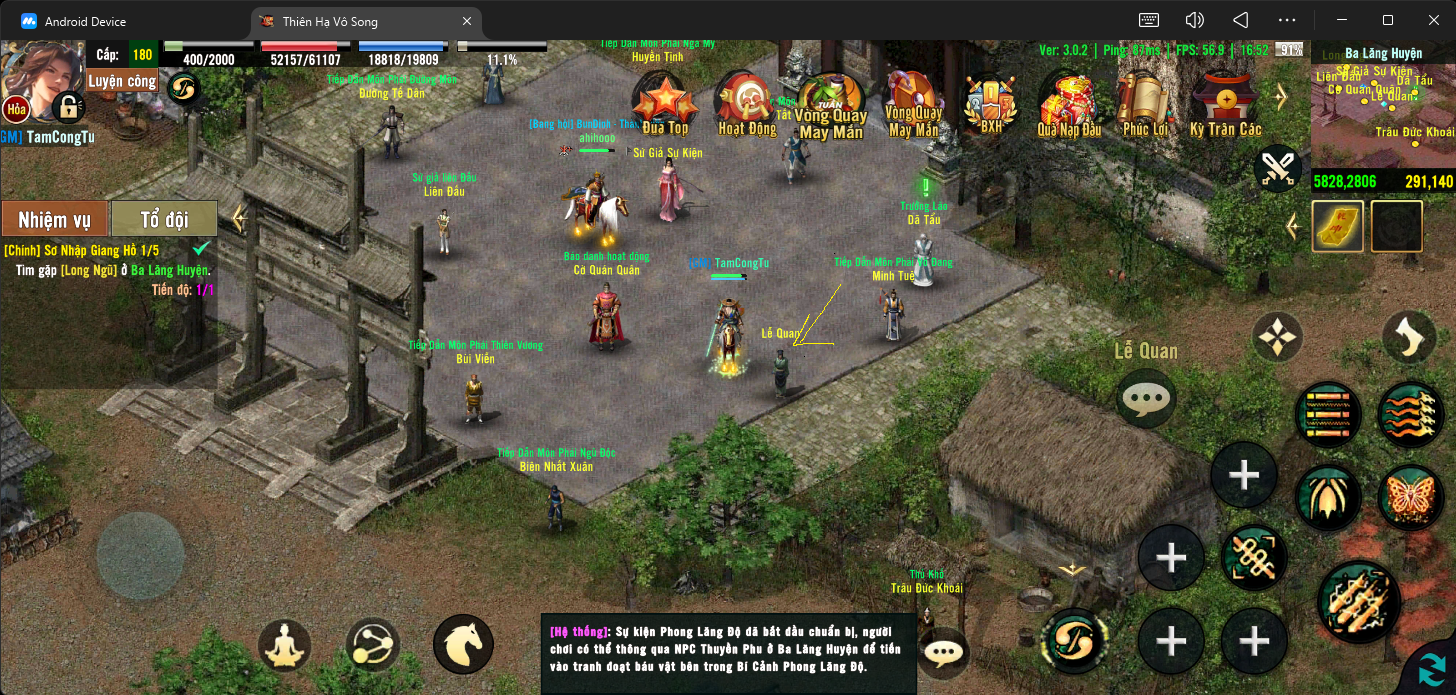Close the Thiên Hạ Vô Song tab
Image resolution: width=1456 pixels, height=695 pixels.
pos(467,21)
